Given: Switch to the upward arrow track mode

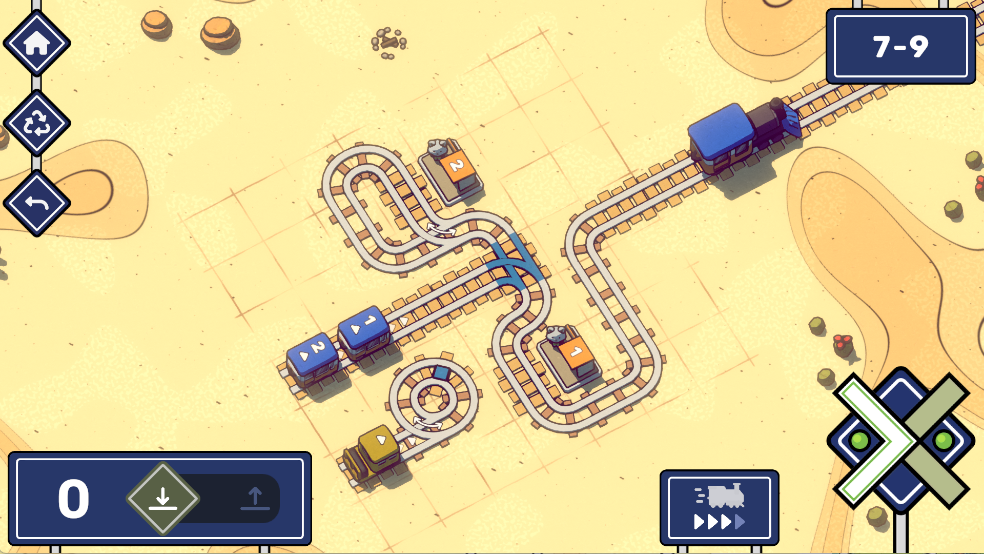Looking at the screenshot, I should coord(254,498).
